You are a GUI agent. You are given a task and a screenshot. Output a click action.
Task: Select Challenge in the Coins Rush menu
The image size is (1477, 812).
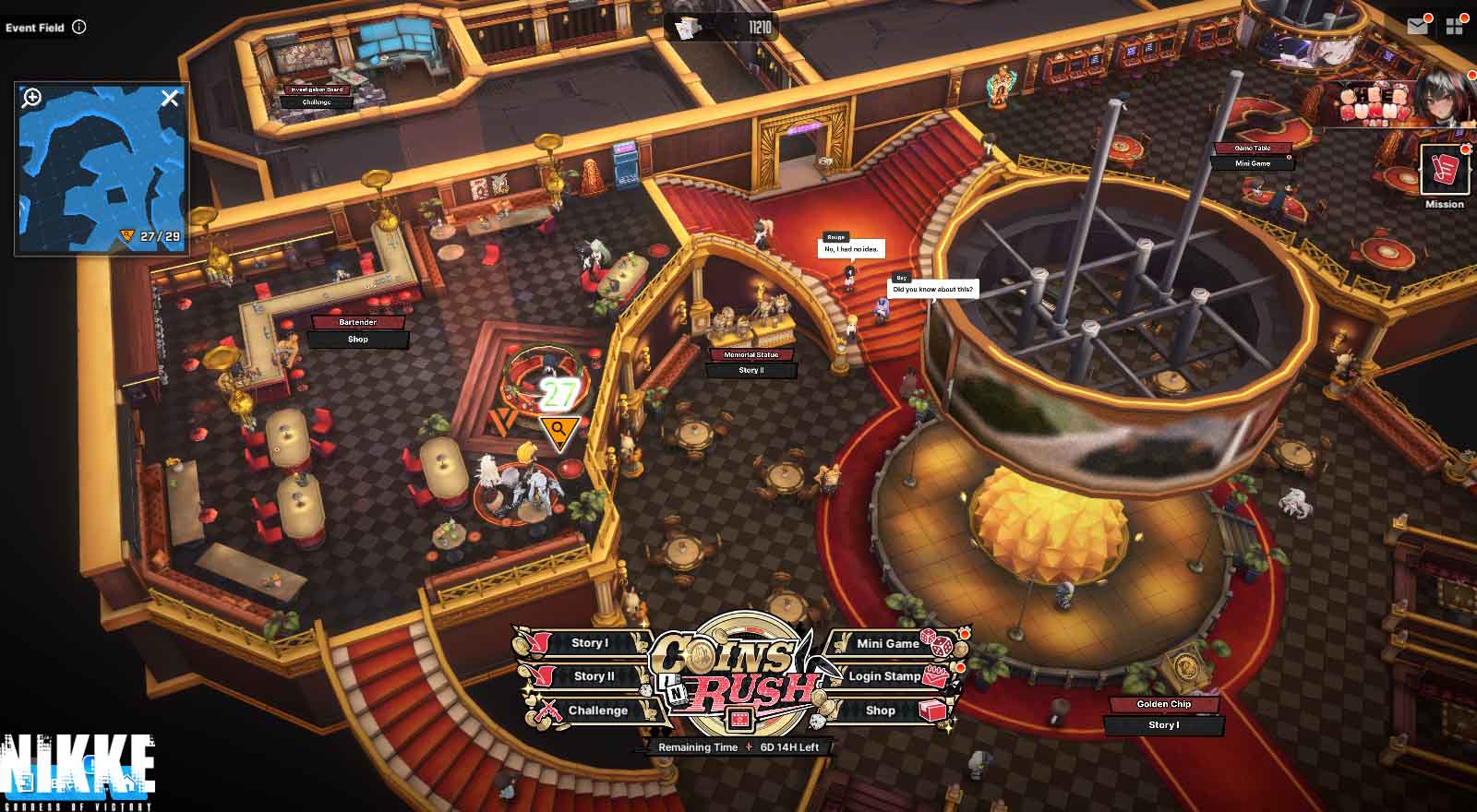coord(597,710)
